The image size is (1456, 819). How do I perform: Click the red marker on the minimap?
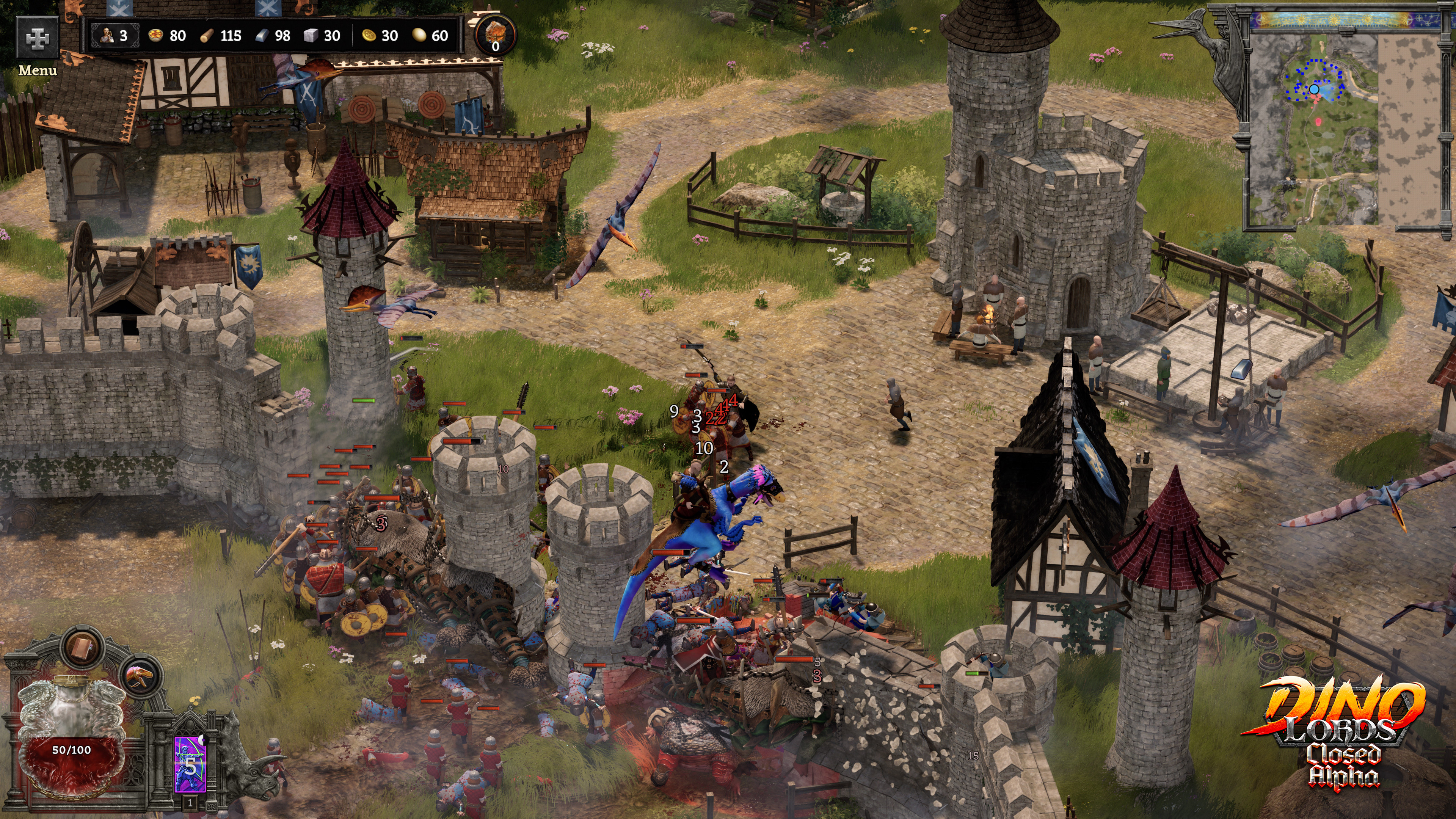pyautogui.click(x=1319, y=121)
